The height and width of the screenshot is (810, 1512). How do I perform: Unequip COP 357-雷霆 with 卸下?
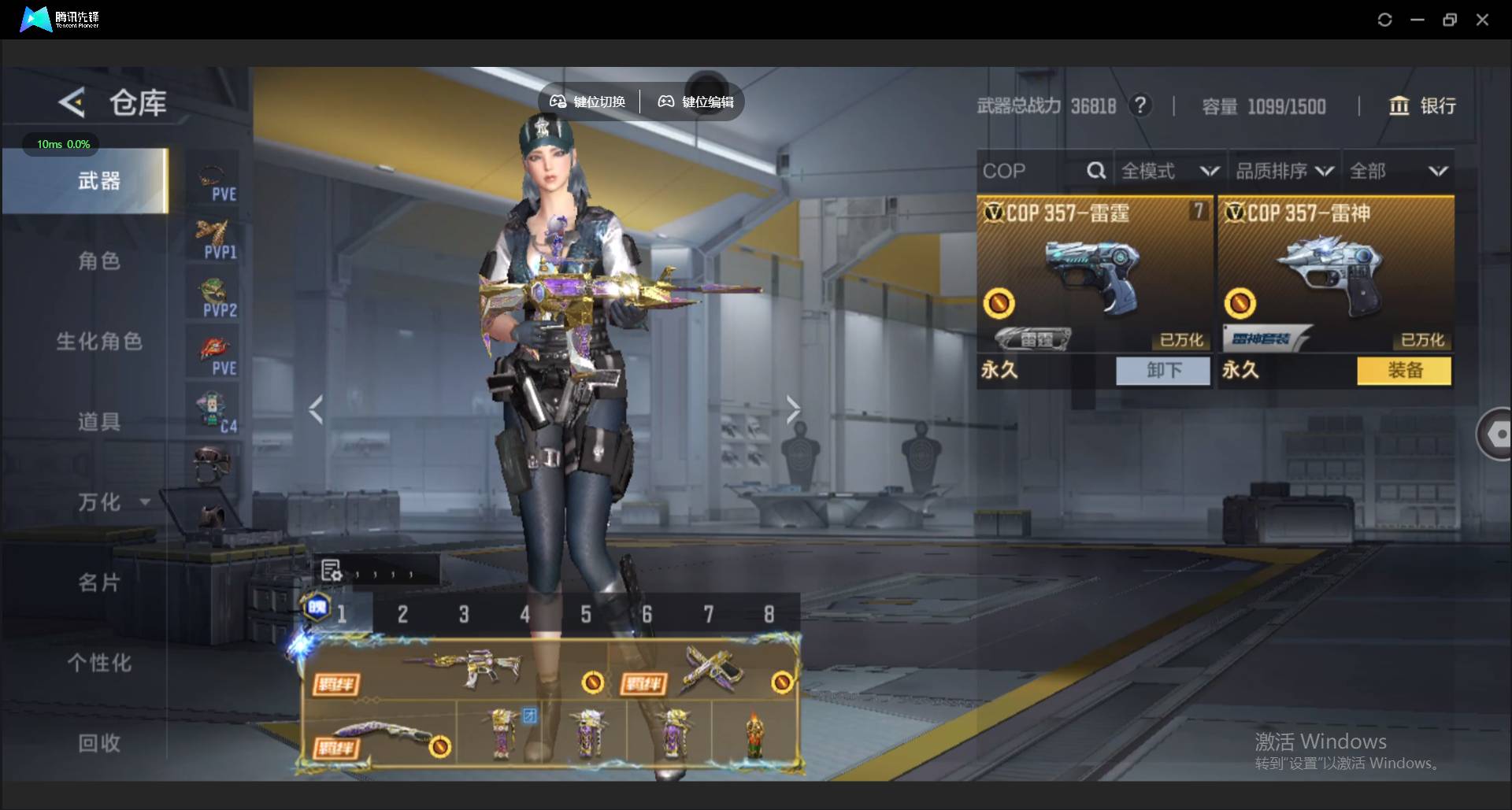coord(1162,370)
